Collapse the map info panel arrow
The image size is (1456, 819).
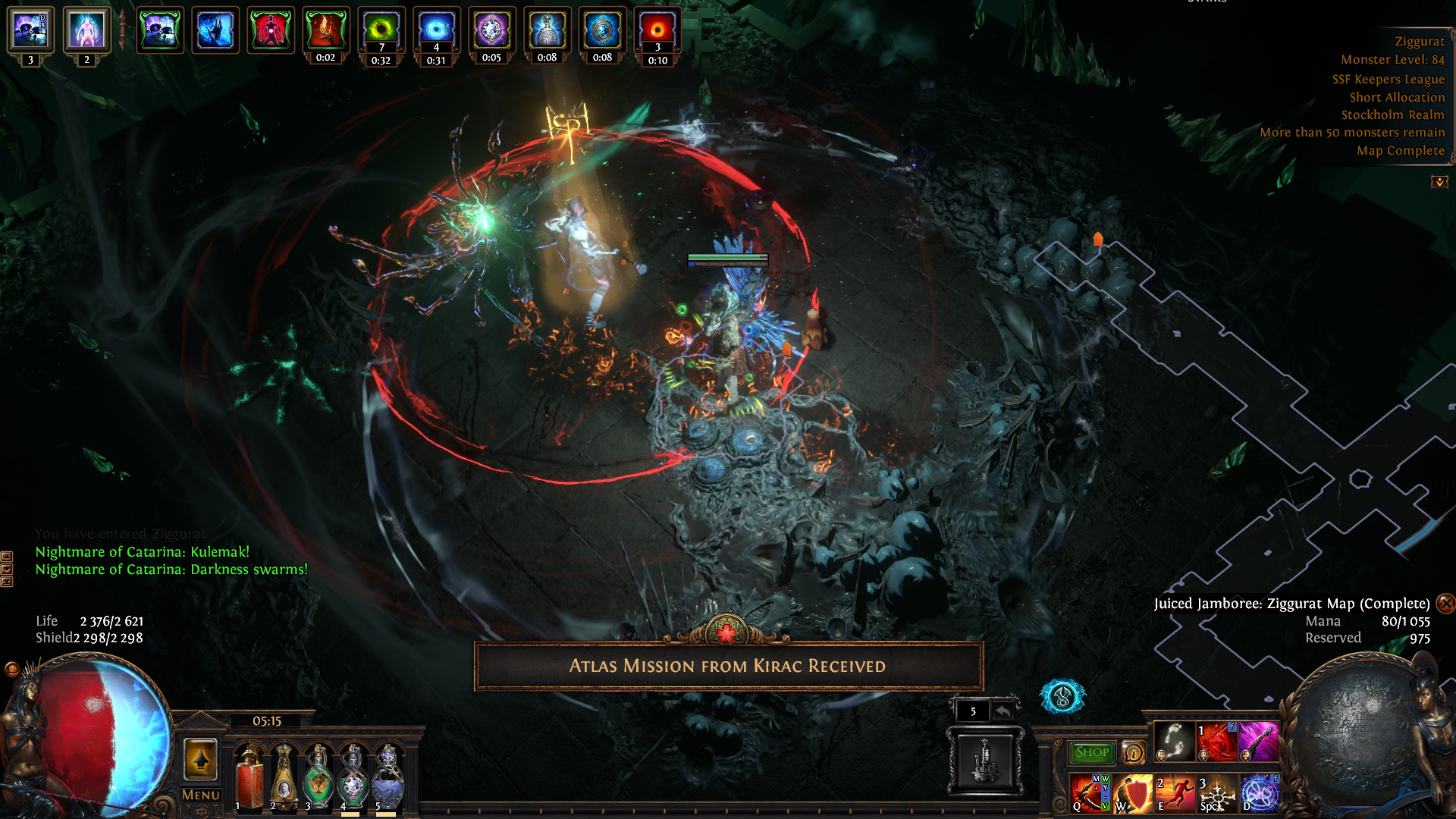[1439, 182]
